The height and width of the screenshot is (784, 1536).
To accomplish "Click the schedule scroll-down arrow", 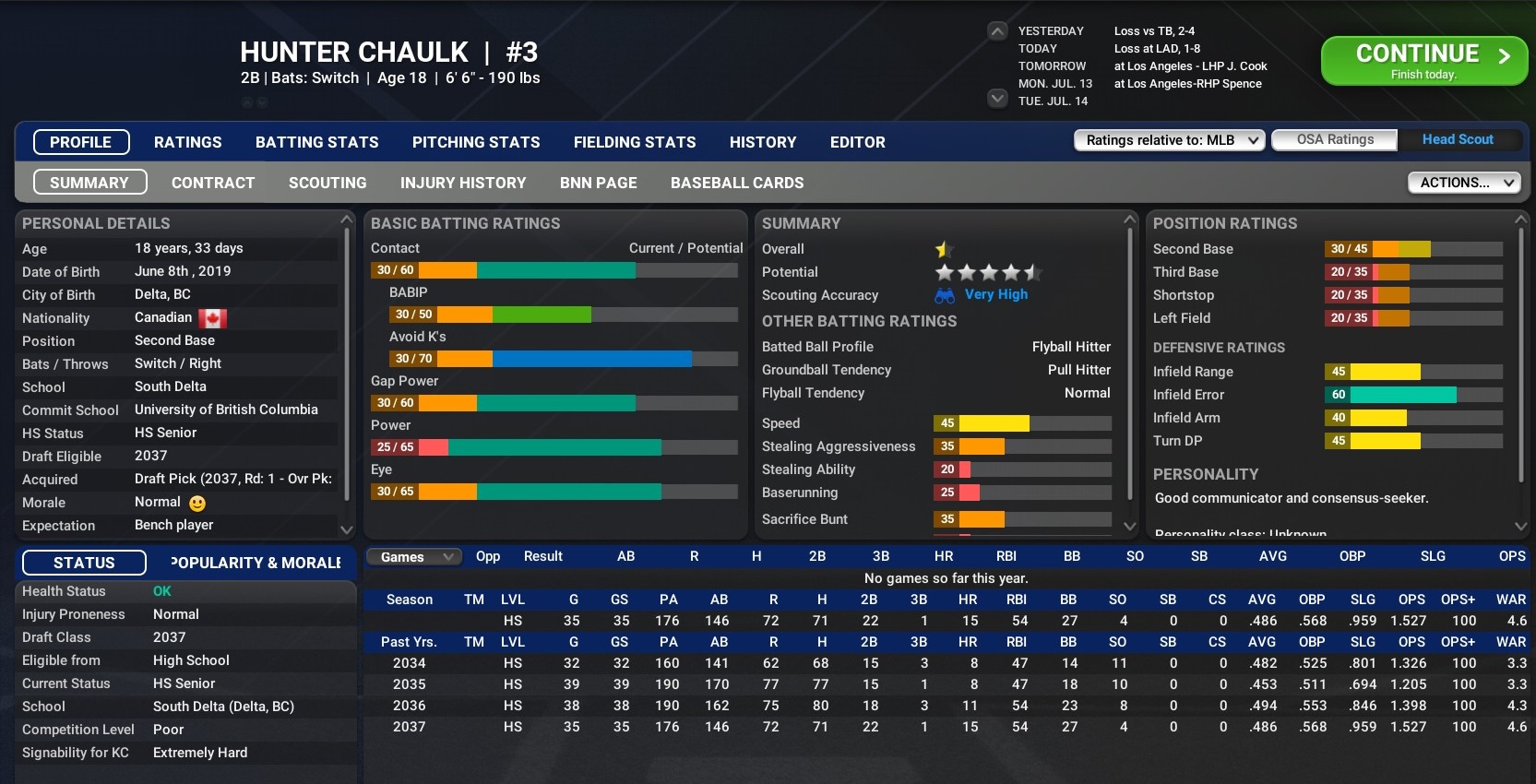I will click(x=997, y=98).
